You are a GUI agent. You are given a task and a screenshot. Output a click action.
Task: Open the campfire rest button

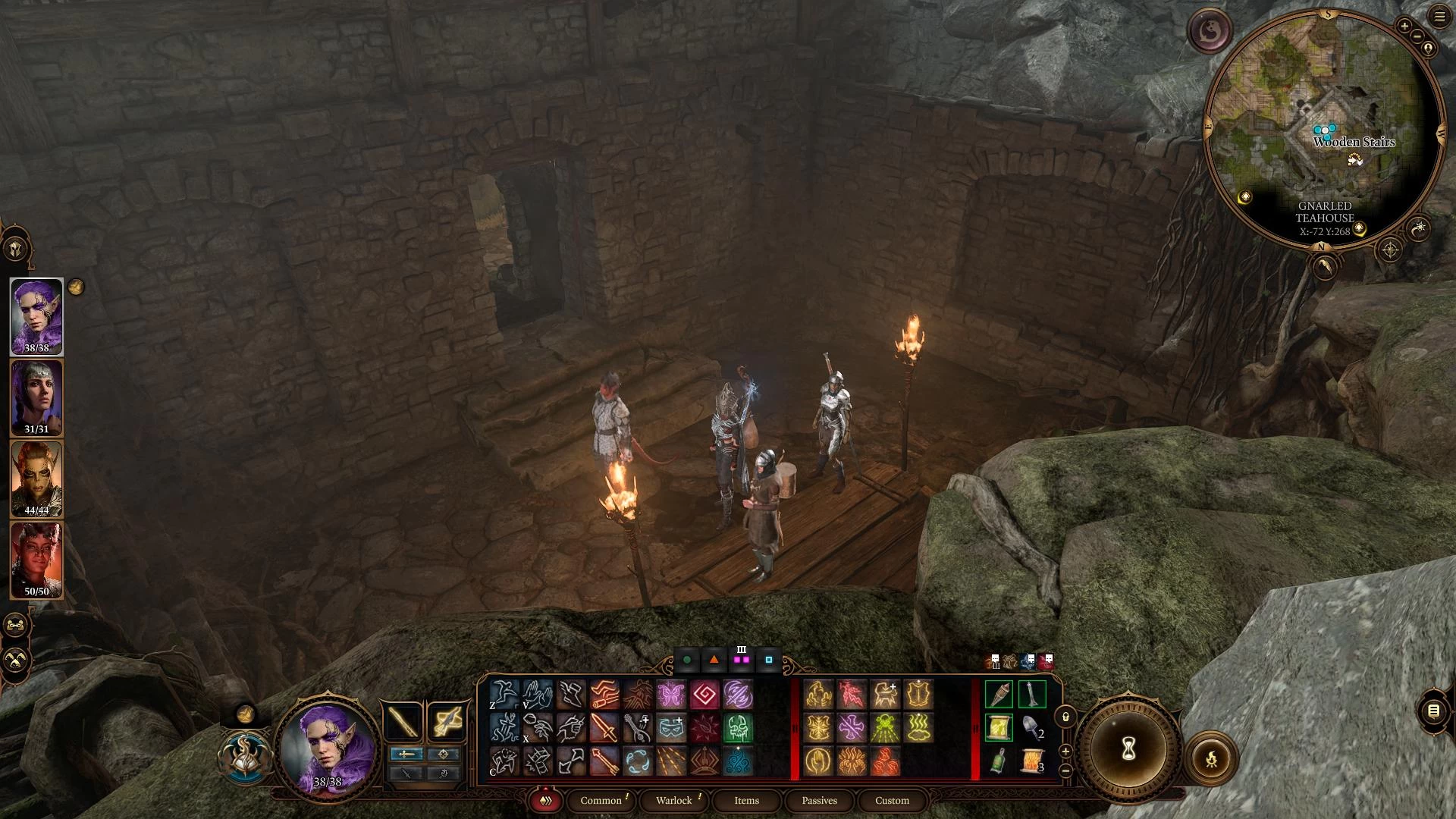click(x=1211, y=758)
